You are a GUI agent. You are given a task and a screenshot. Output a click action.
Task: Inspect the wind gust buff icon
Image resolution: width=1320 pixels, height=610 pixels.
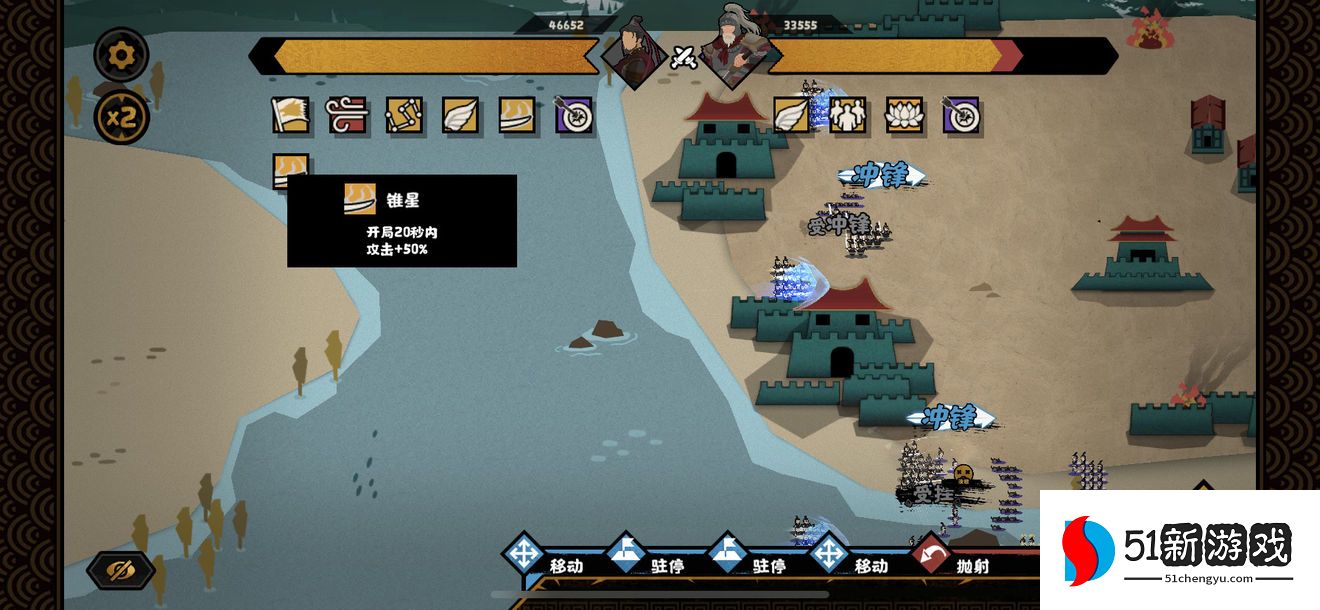click(347, 115)
